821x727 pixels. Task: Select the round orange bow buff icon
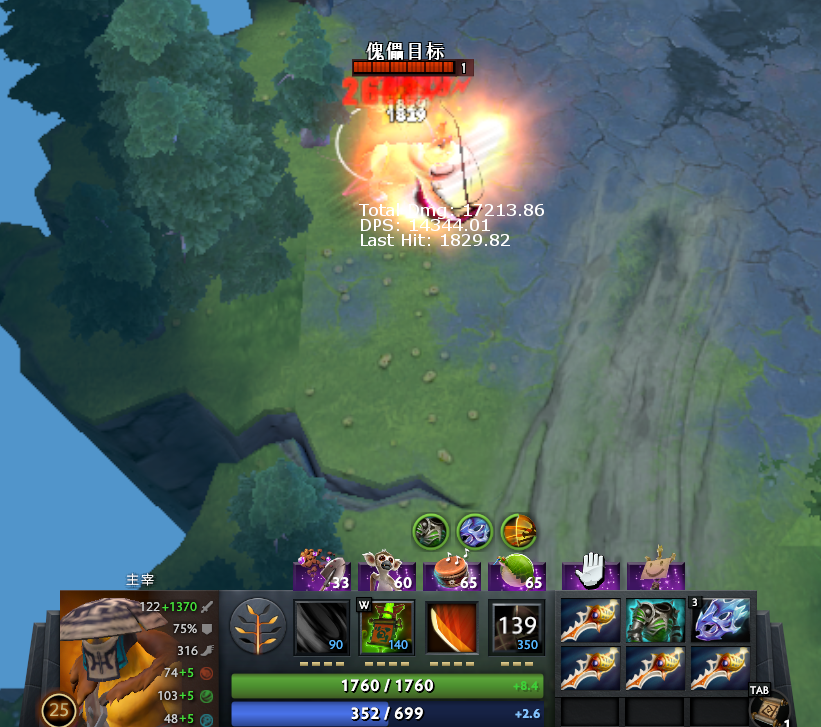tap(518, 531)
